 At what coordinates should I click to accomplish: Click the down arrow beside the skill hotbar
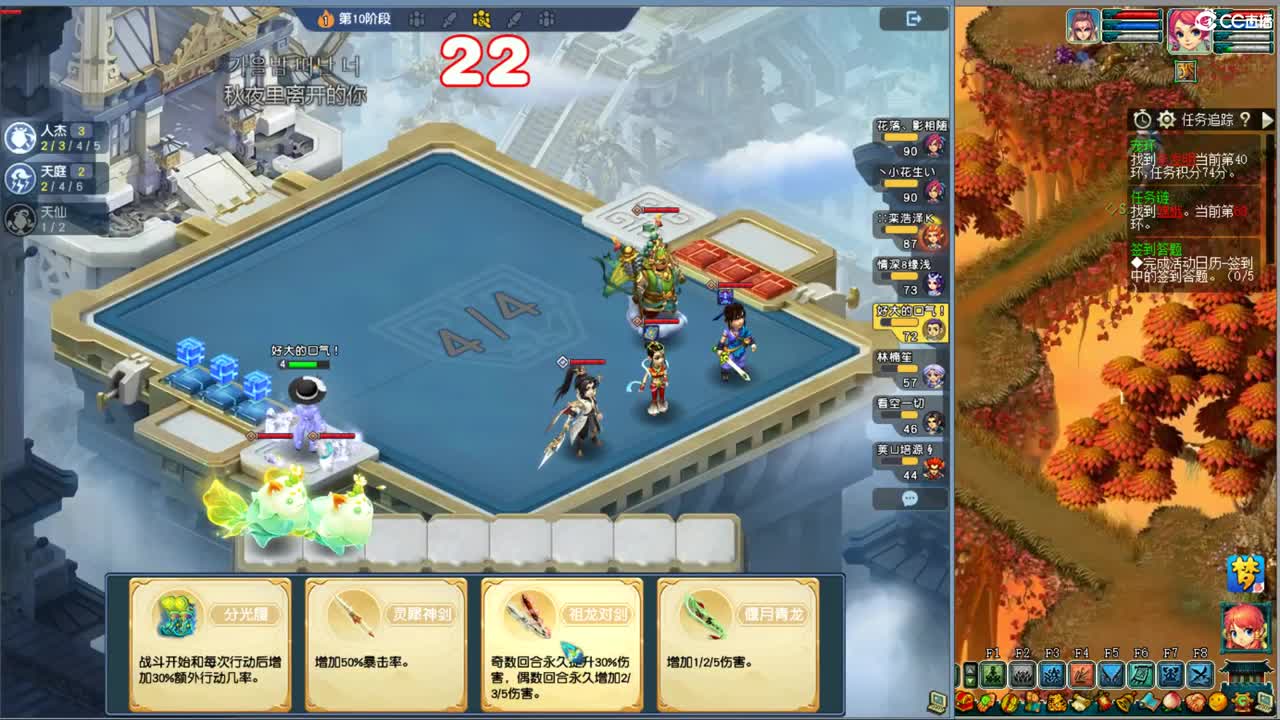(x=969, y=682)
